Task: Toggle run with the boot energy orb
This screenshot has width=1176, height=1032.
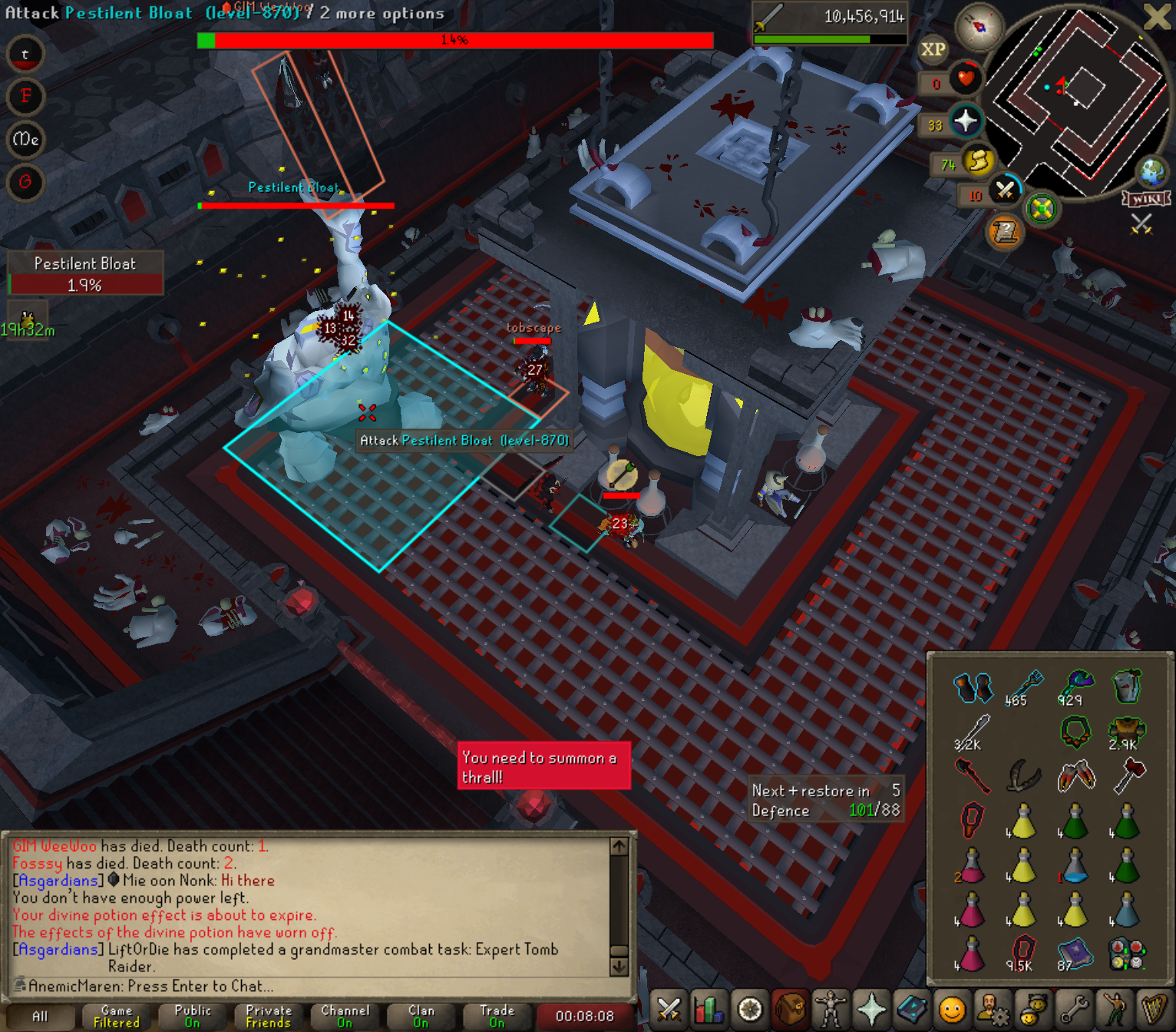Action: click(978, 160)
